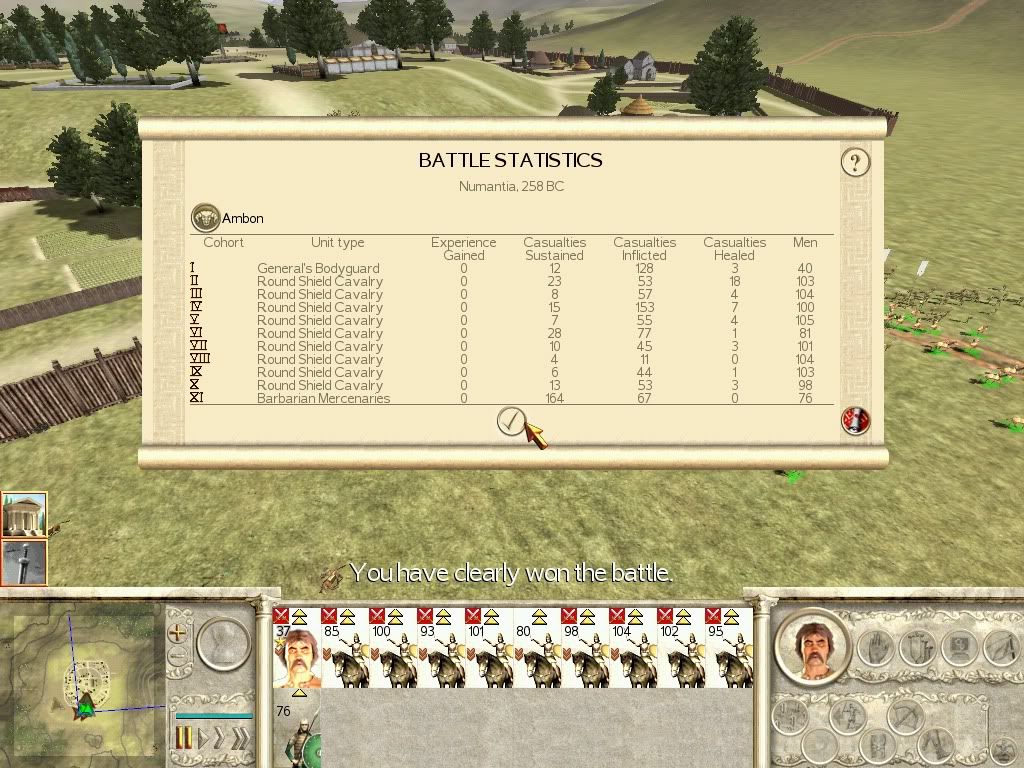
Task: Zoom in the minimap with the plus button
Action: (178, 633)
